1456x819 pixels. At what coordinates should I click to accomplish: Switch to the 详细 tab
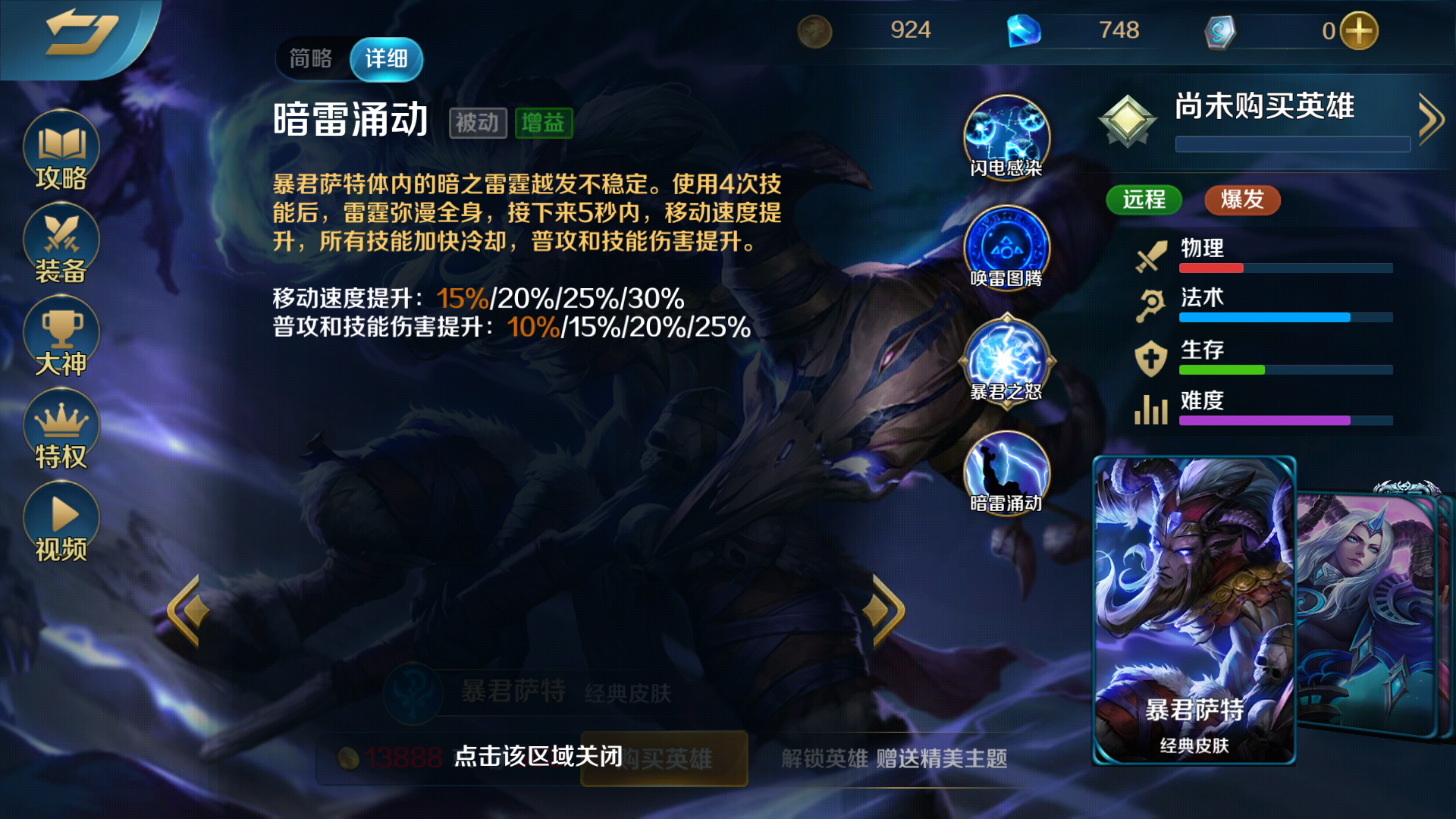coord(386,59)
